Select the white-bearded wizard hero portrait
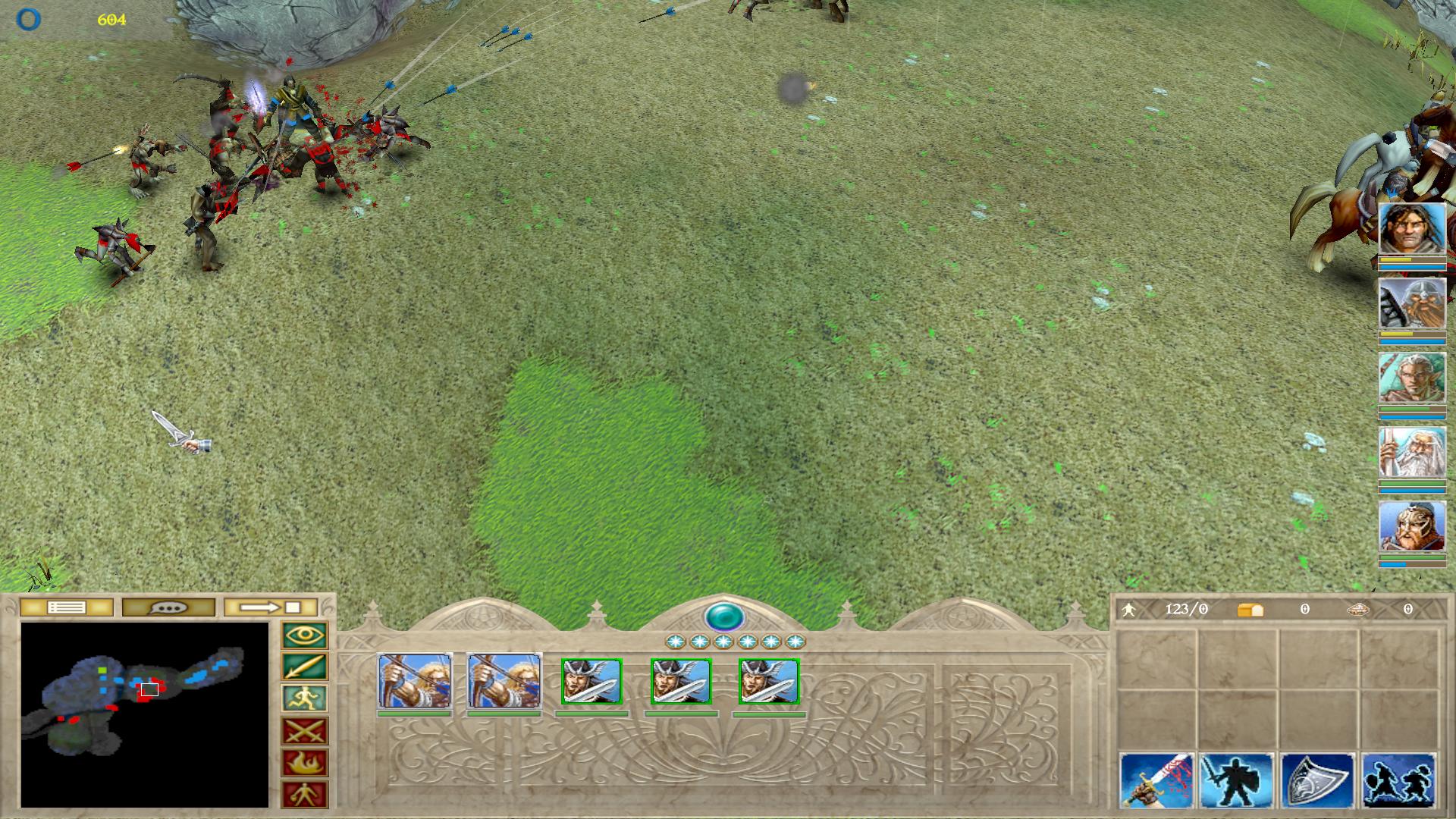This screenshot has width=1456, height=819. [x=1412, y=452]
